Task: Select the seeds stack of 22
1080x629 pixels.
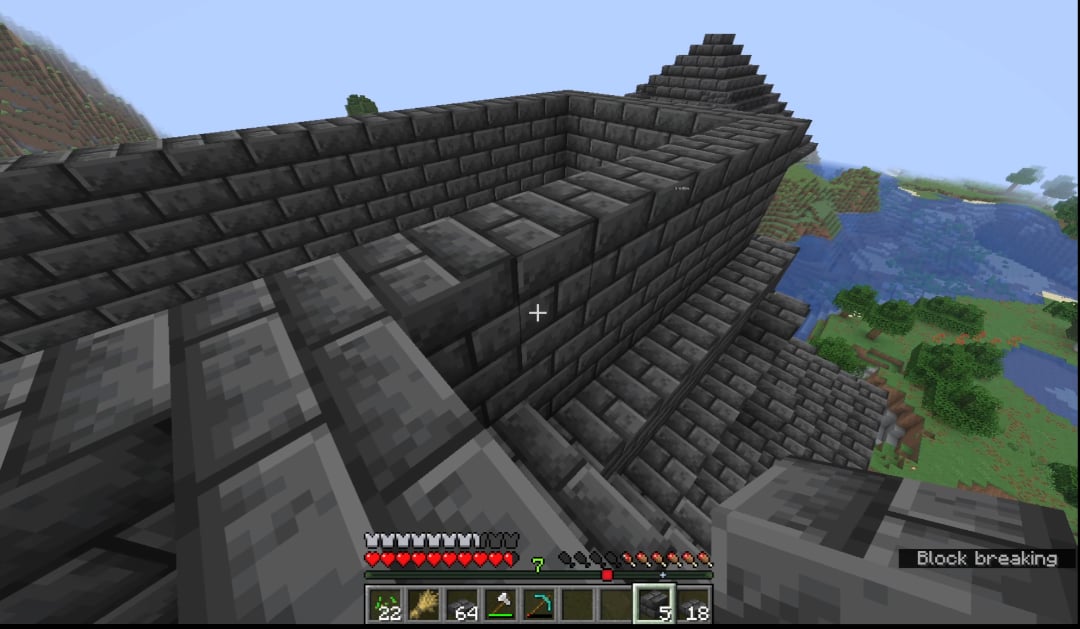Action: (383, 605)
